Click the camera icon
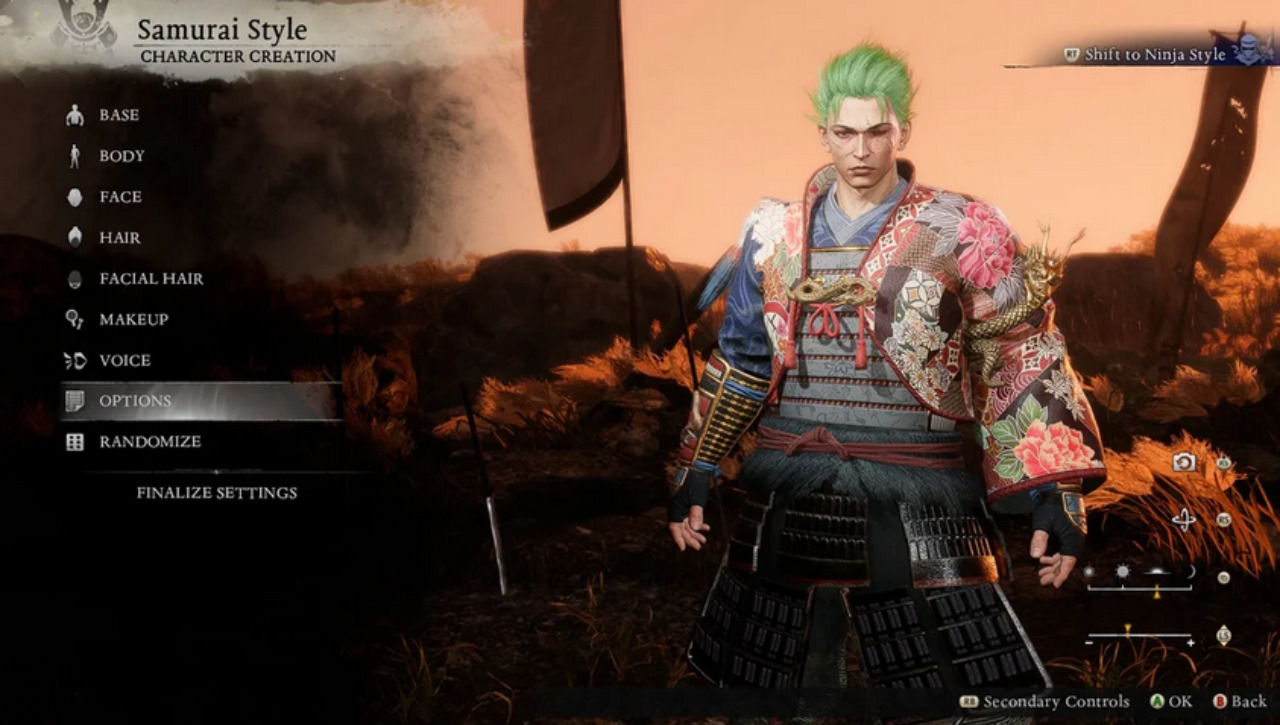 1184,461
